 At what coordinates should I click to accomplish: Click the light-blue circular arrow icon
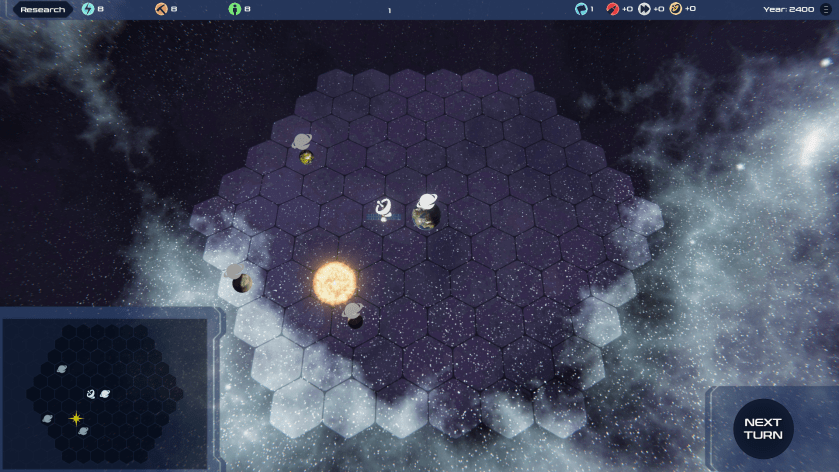click(581, 9)
